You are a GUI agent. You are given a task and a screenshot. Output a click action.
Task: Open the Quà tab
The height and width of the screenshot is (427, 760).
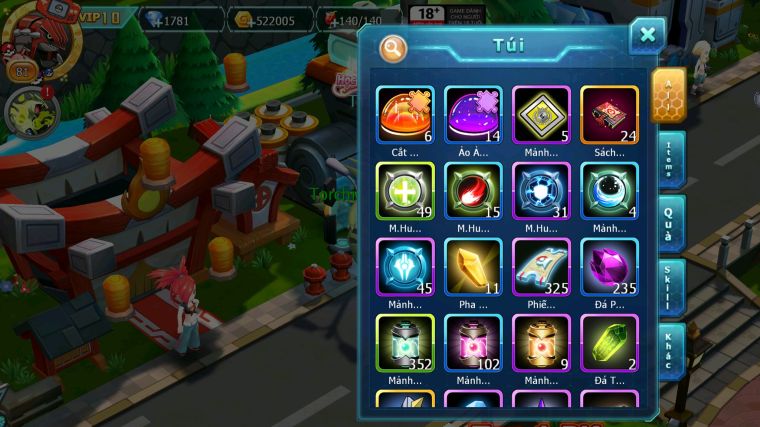pyautogui.click(x=669, y=225)
